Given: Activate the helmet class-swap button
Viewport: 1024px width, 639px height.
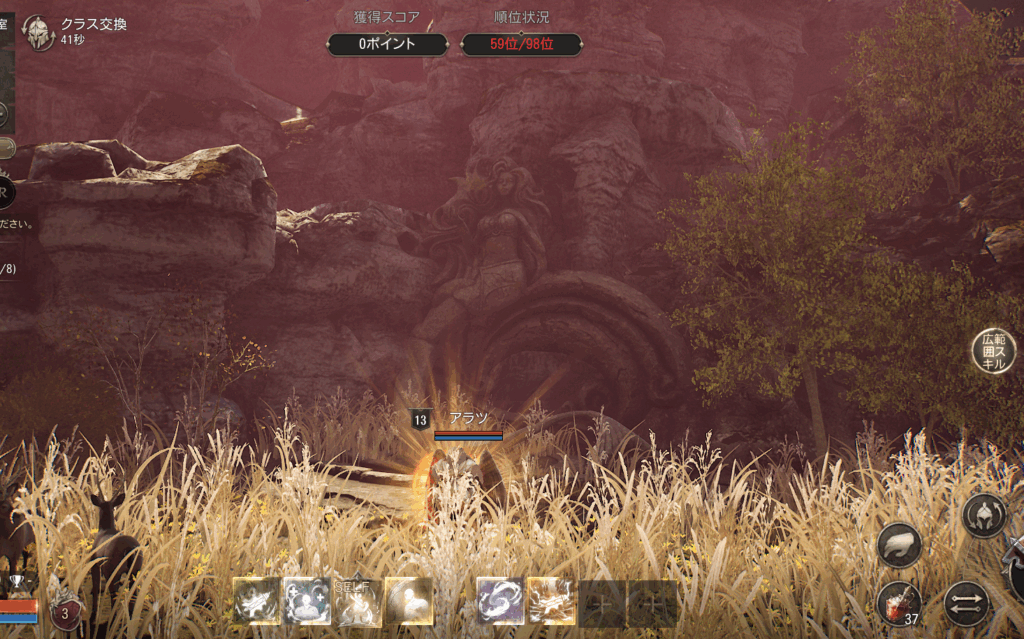Looking at the screenshot, I should (984, 515).
